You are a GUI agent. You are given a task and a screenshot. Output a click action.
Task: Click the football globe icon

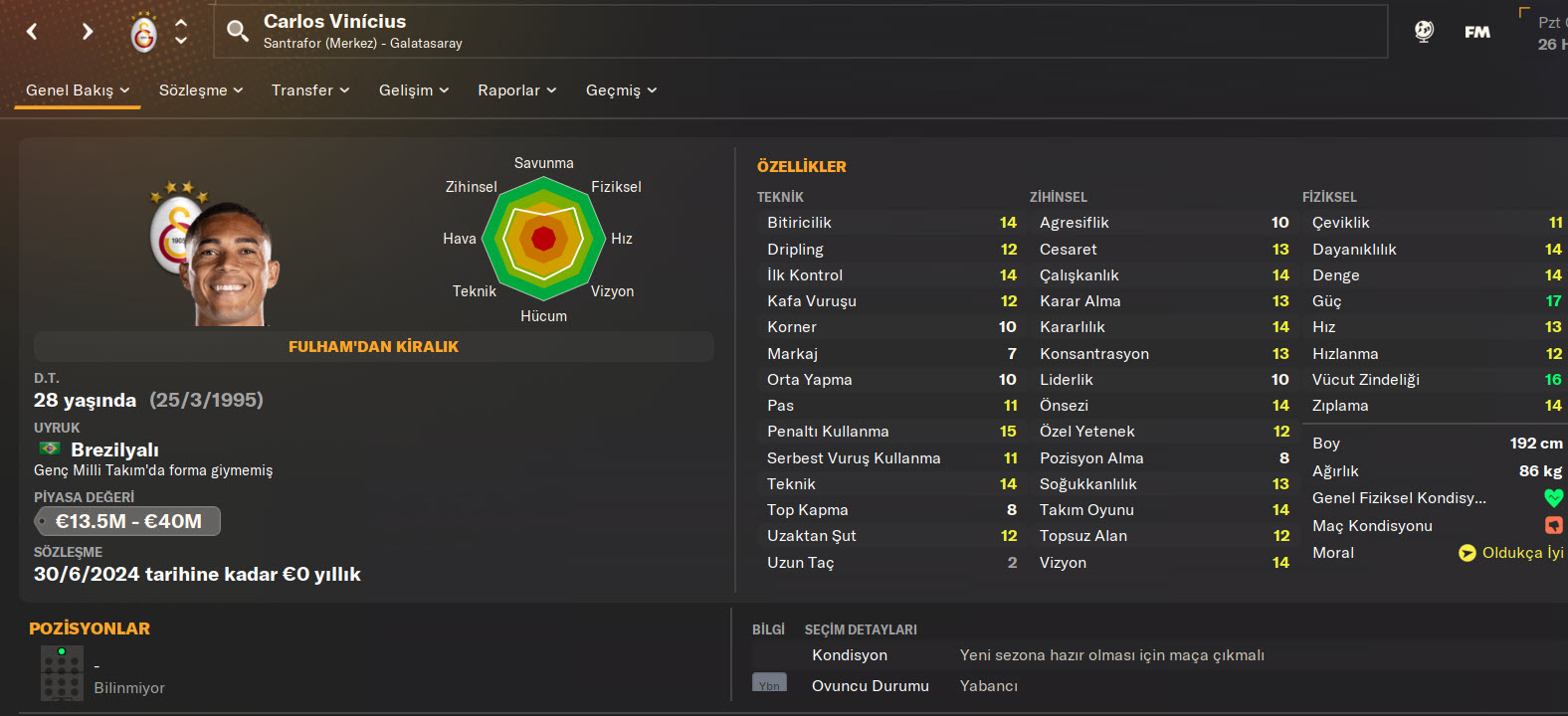pyautogui.click(x=1425, y=32)
